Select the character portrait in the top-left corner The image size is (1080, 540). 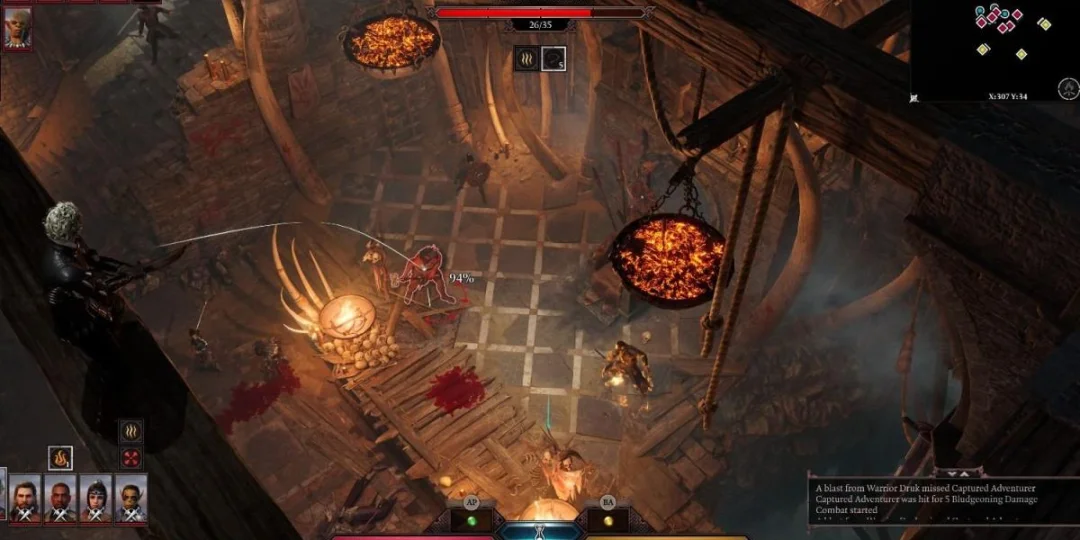pos(17,28)
